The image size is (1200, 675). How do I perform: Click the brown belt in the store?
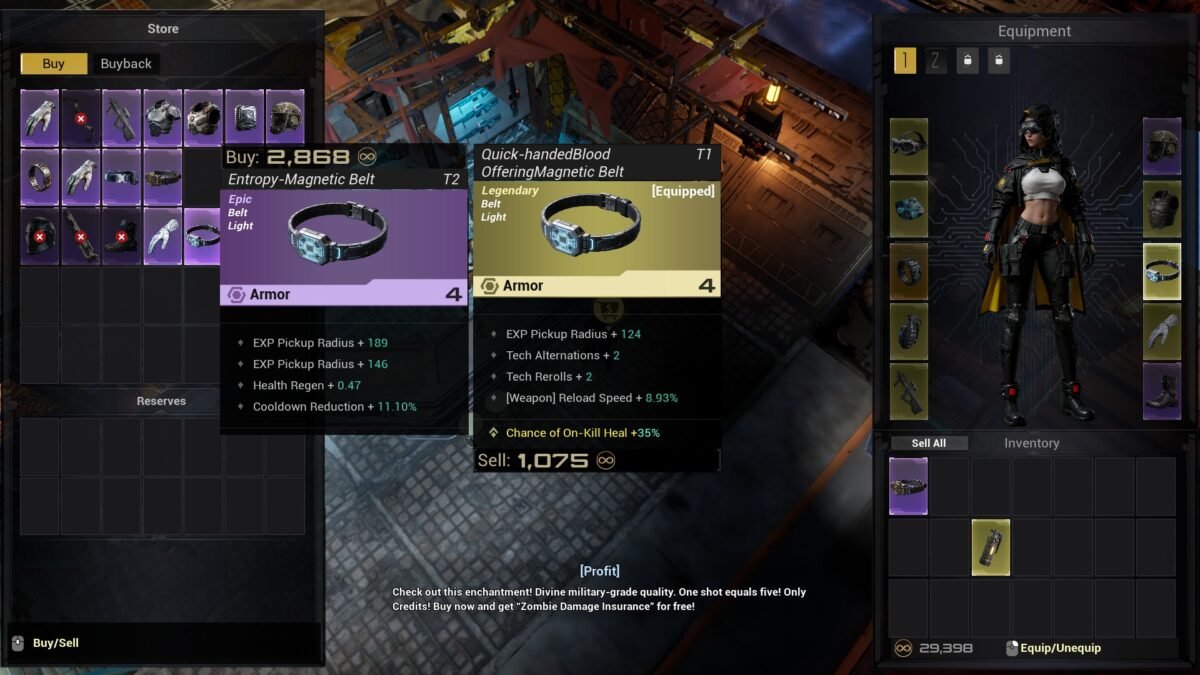coord(162,177)
